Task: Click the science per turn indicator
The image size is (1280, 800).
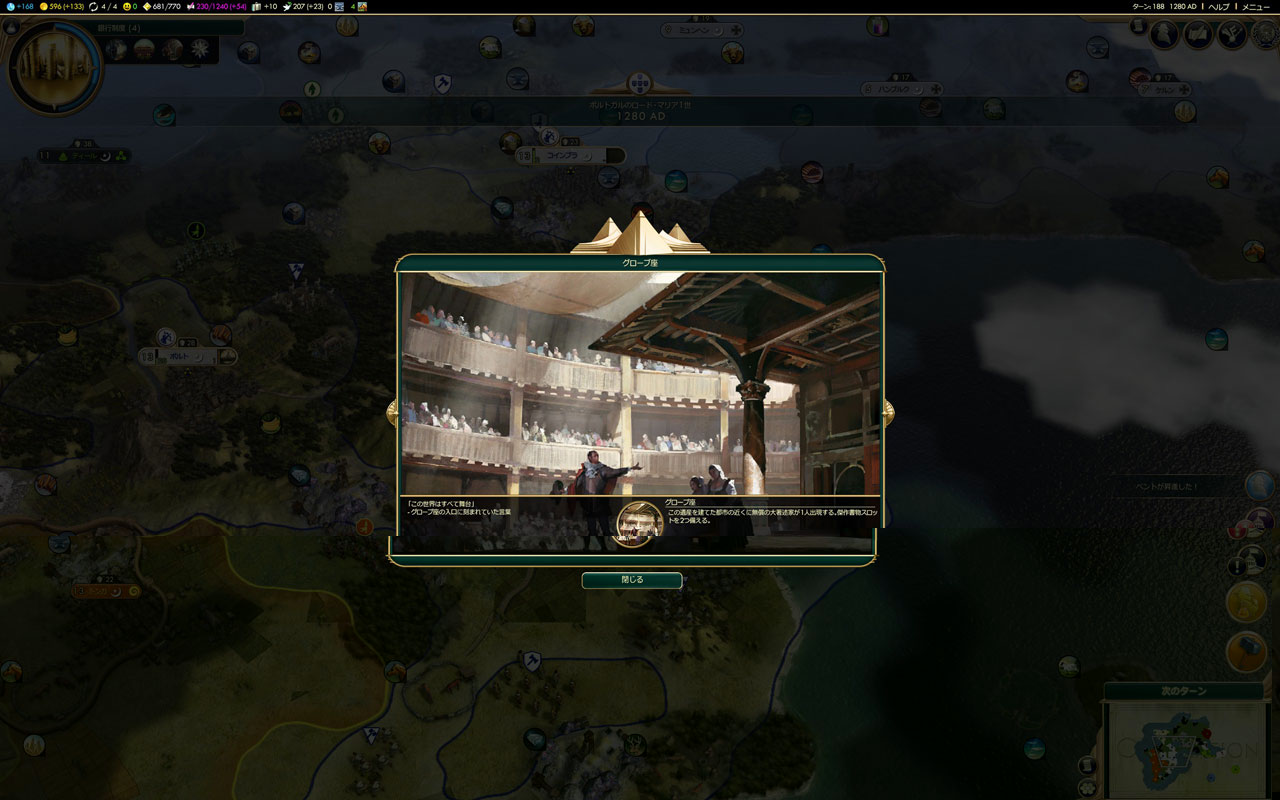Action: coord(20,6)
